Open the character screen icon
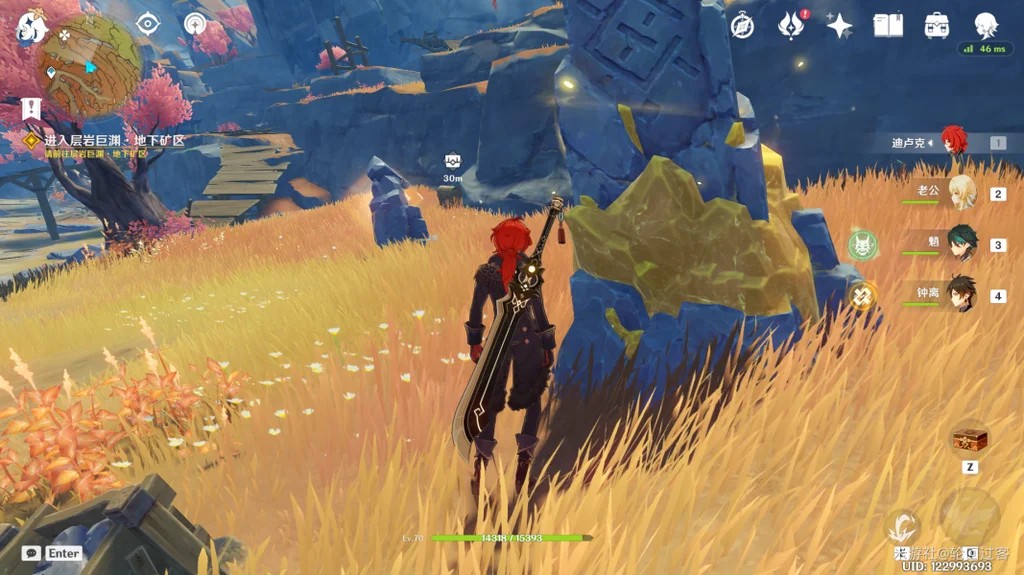This screenshot has width=1024, height=575. click(986, 24)
